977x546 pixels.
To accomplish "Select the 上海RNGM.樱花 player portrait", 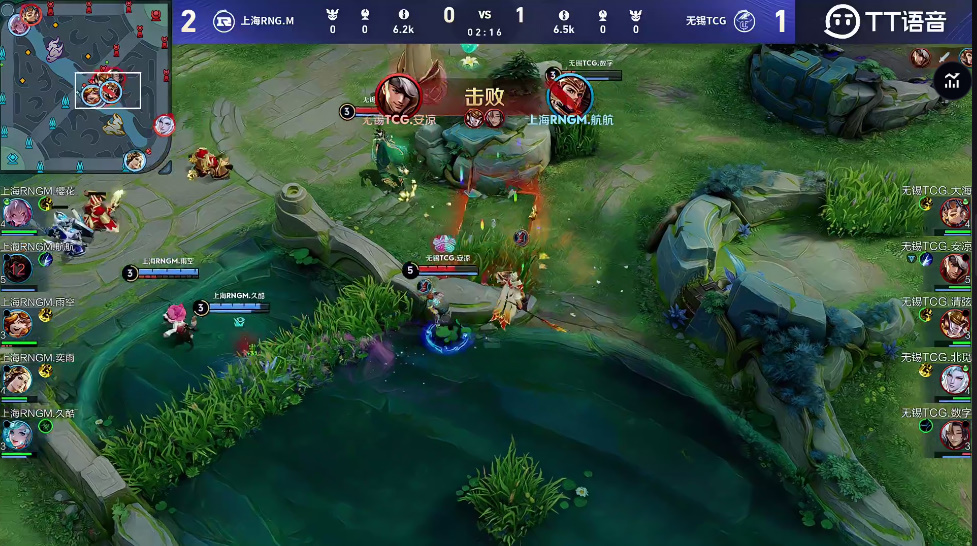I will point(17,212).
